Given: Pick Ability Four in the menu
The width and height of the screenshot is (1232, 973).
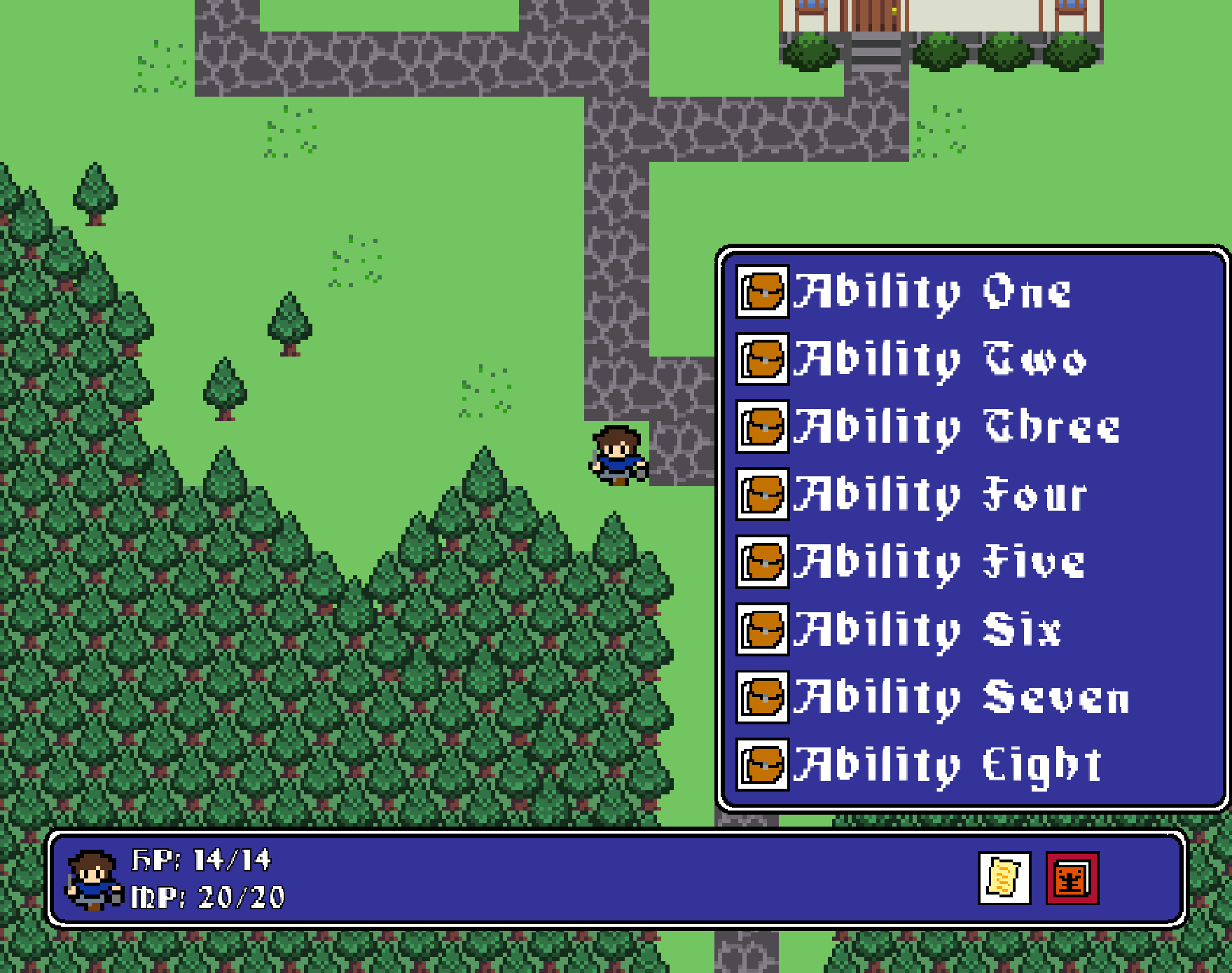Looking at the screenshot, I should coord(911,495).
